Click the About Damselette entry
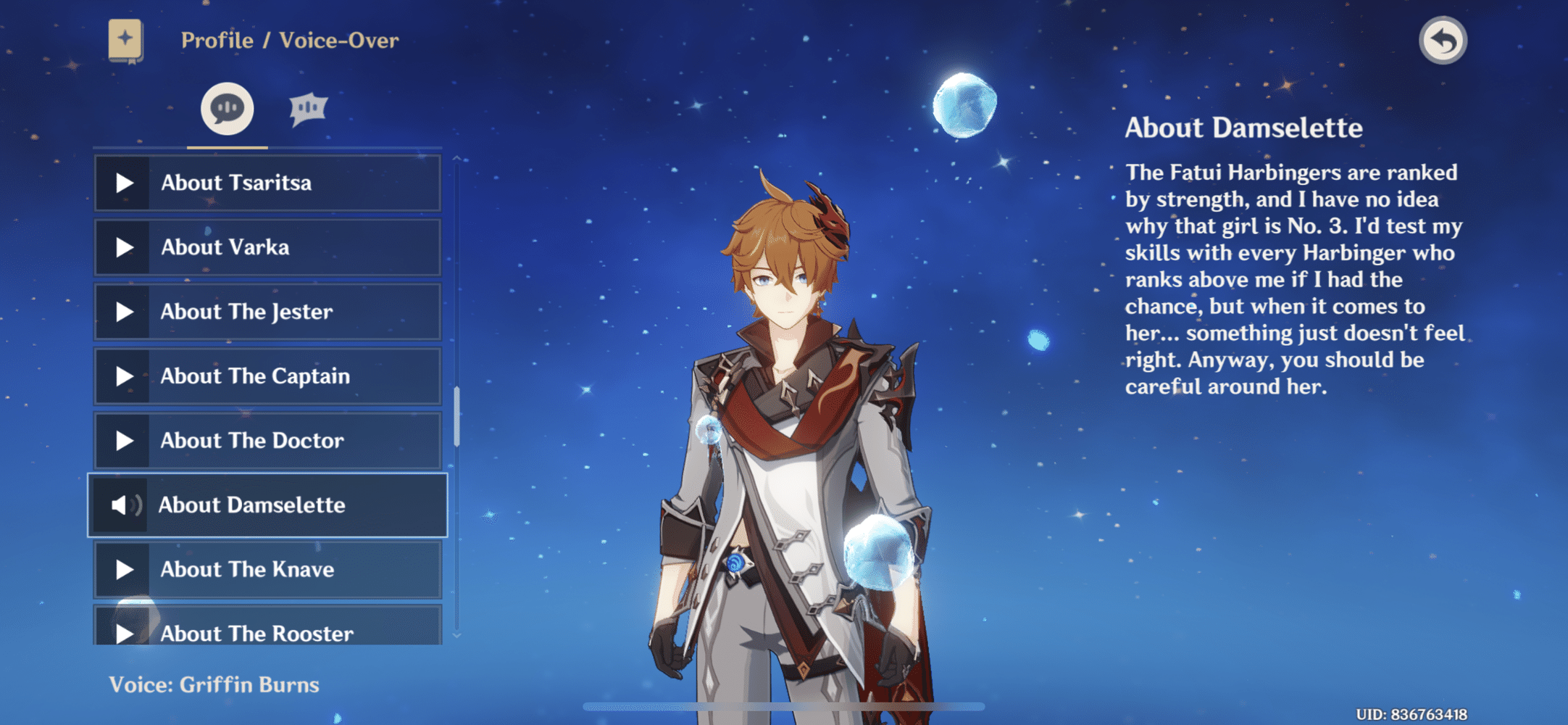This screenshot has width=1568, height=725. 267,505
